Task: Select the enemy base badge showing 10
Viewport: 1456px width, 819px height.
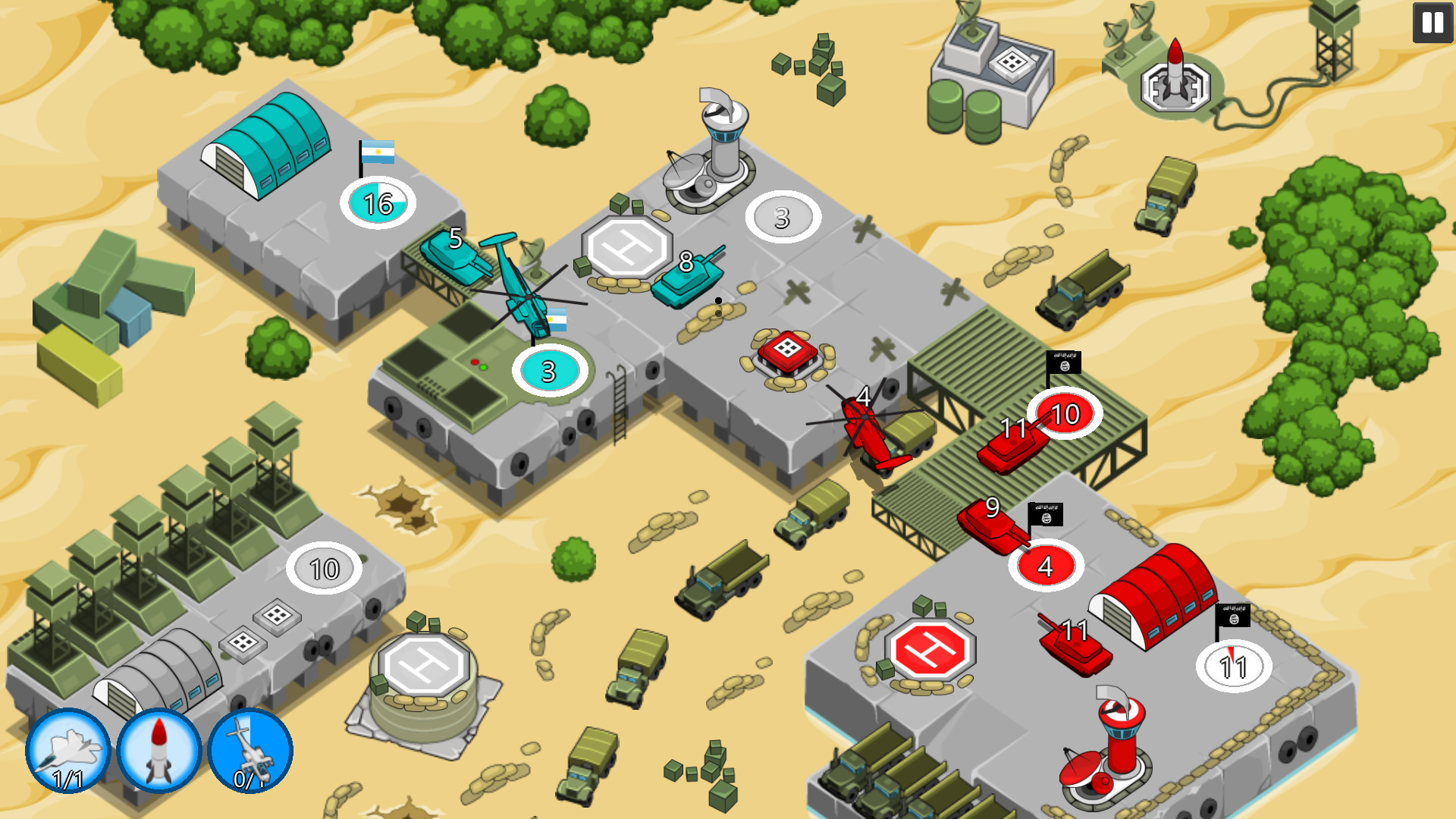Action: pos(1064,414)
